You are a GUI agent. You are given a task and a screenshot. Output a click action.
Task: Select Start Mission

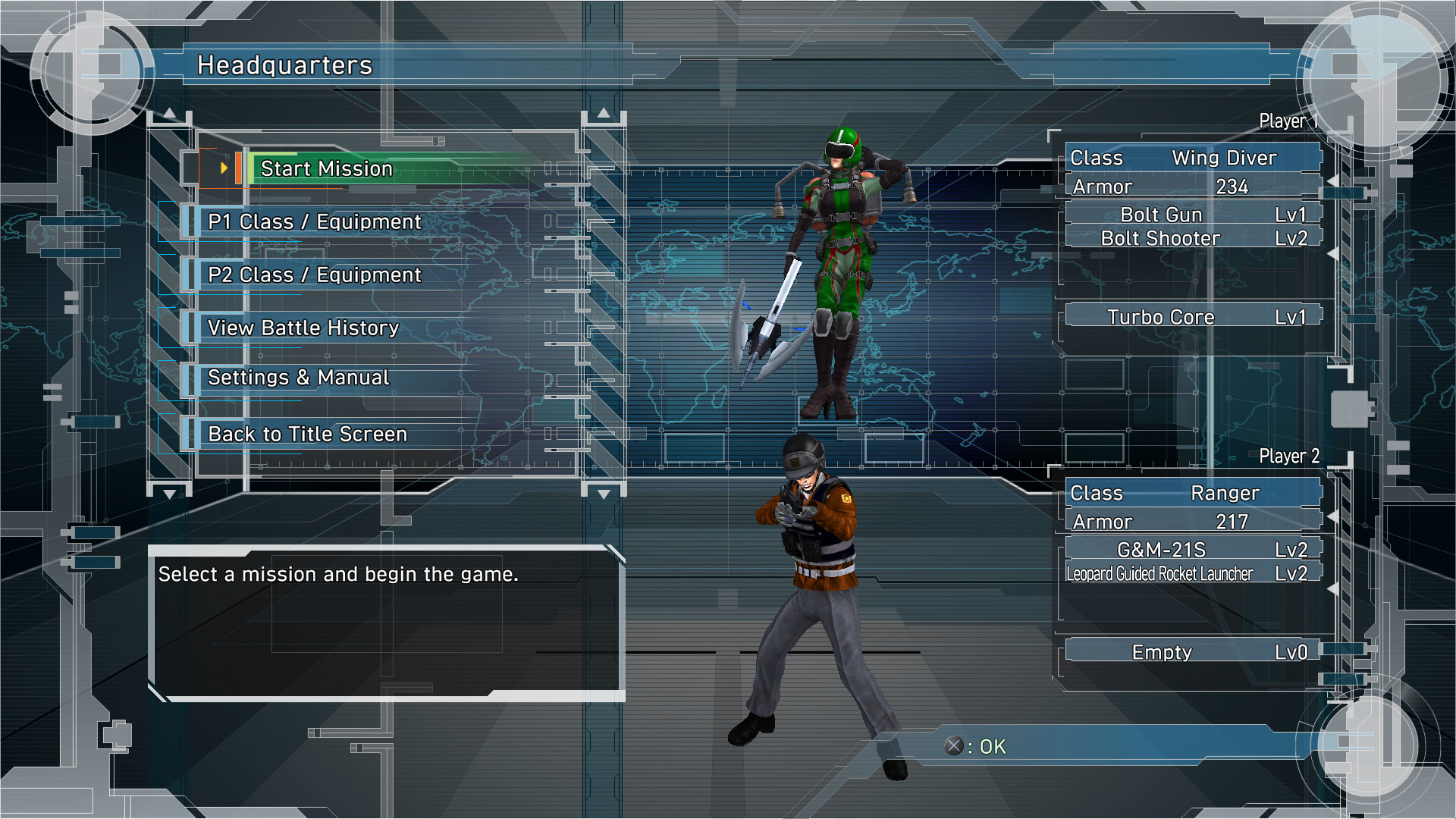(327, 168)
